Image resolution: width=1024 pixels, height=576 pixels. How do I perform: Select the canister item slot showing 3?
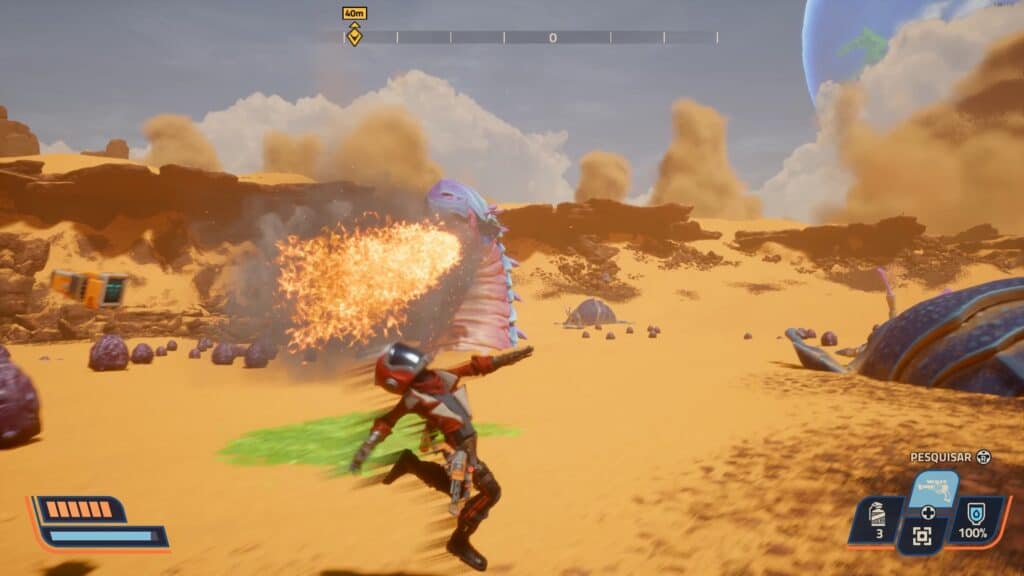(876, 521)
